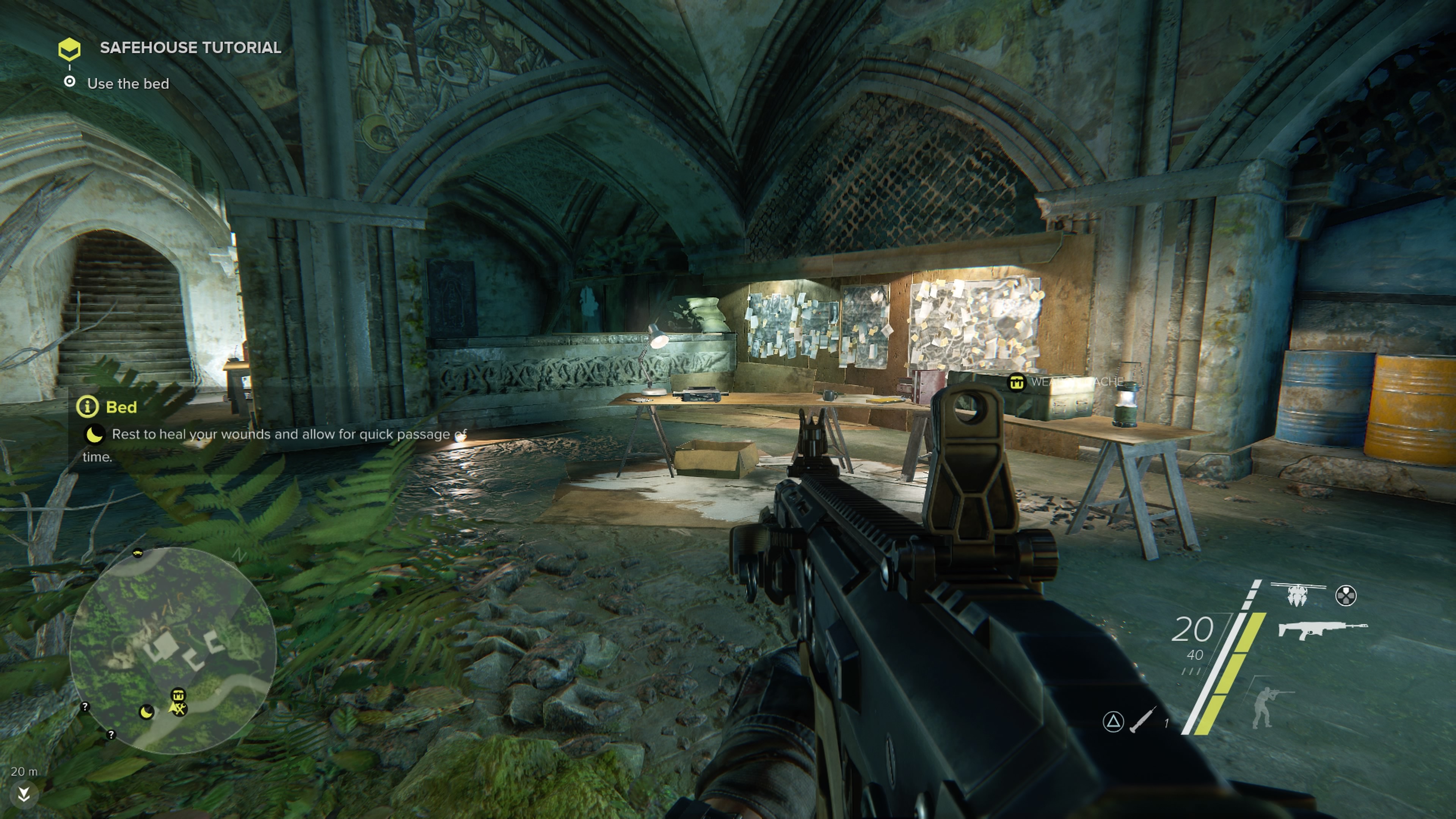Select the "Use the bed" objective

click(x=128, y=84)
